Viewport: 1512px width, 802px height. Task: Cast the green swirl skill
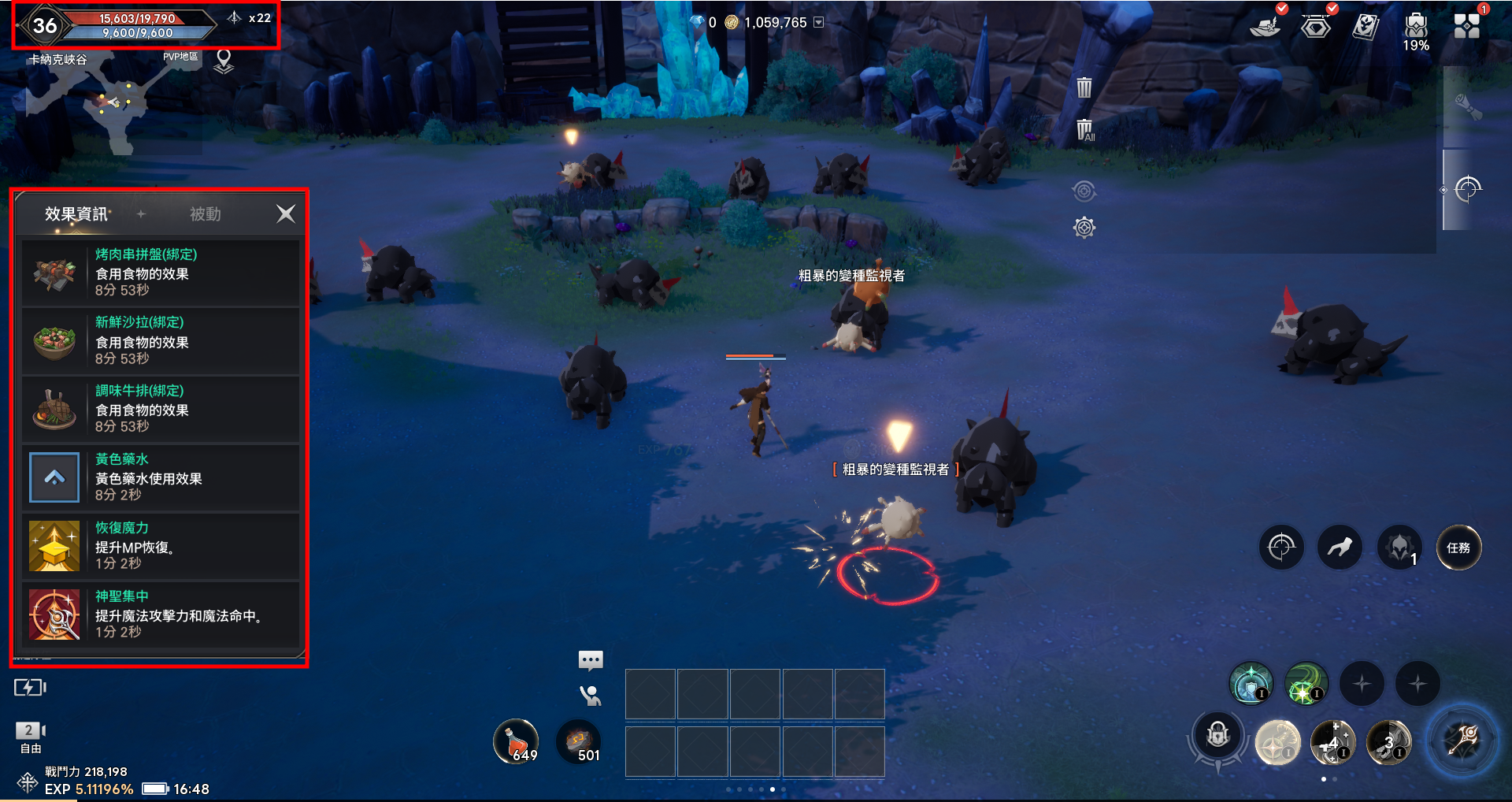click(1306, 684)
